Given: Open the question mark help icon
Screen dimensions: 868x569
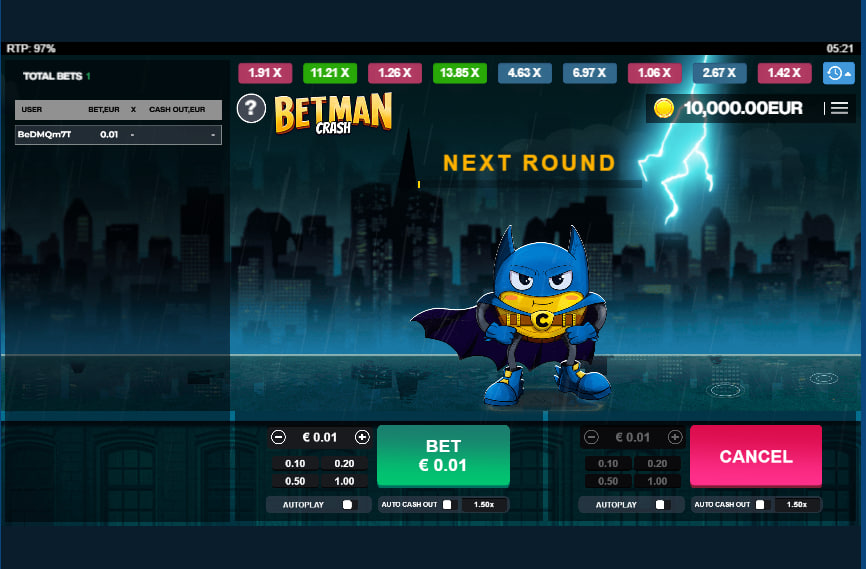Looking at the screenshot, I should 250,108.
